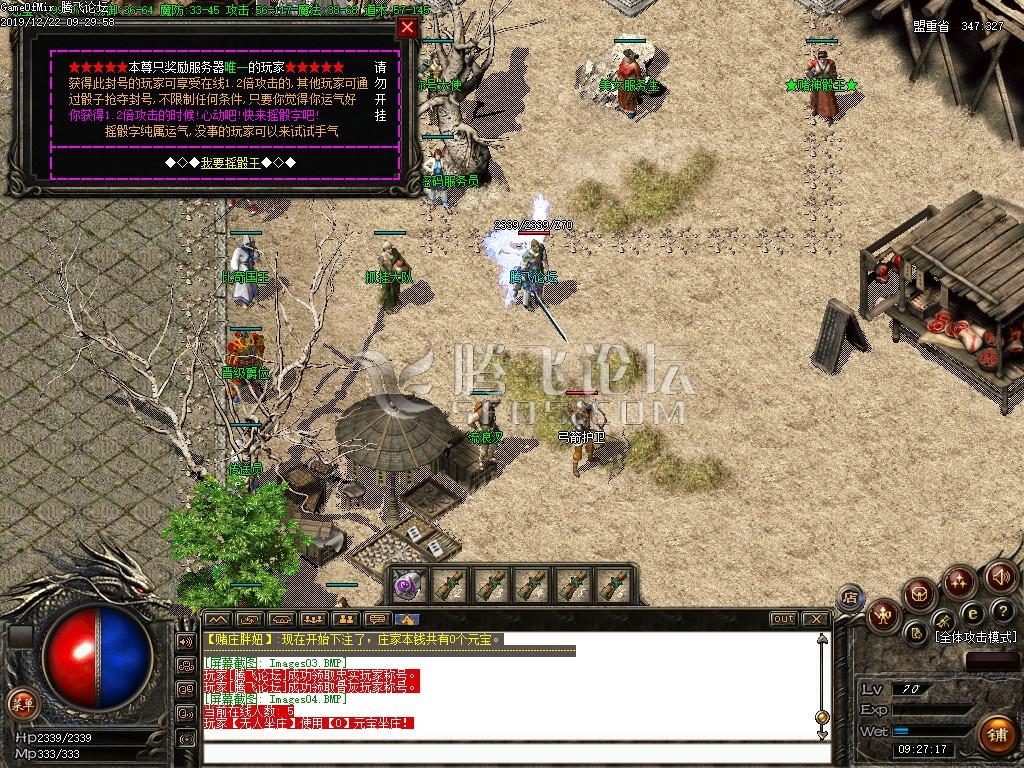
Task: Open the question mark help button
Action: tap(1002, 611)
